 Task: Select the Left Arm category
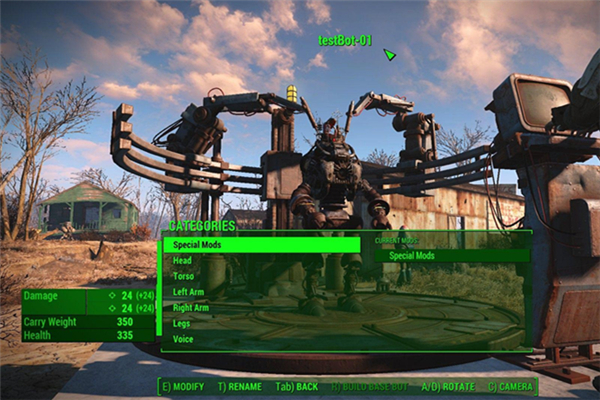click(190, 292)
